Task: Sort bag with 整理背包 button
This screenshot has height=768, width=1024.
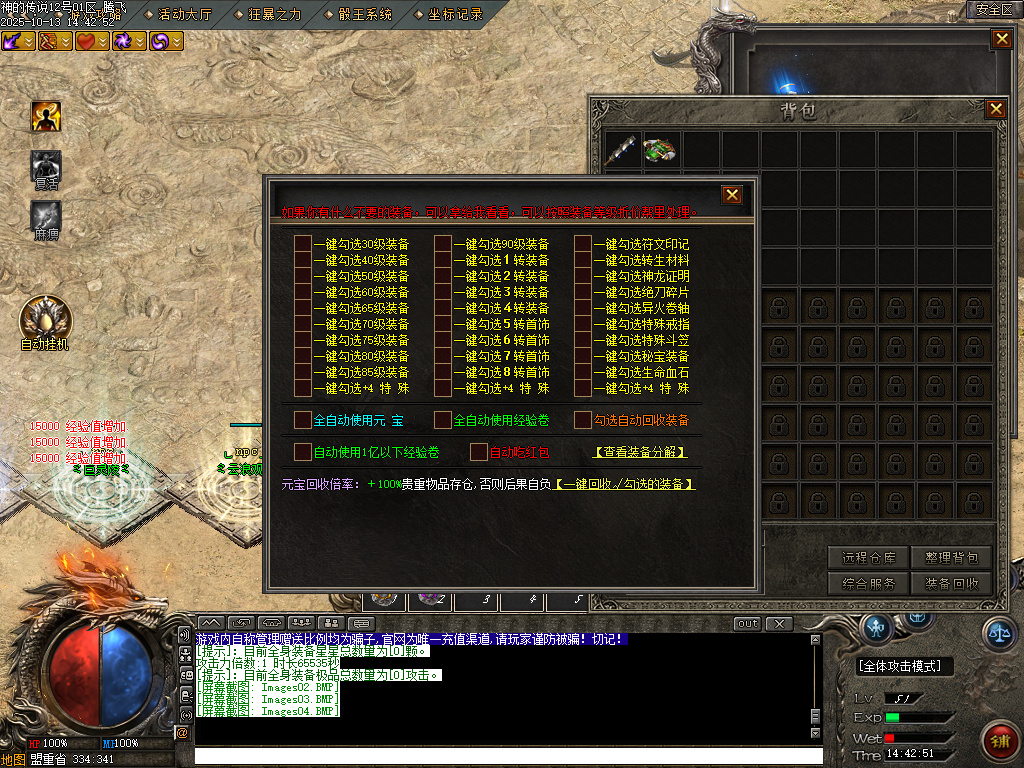Action: pos(951,558)
